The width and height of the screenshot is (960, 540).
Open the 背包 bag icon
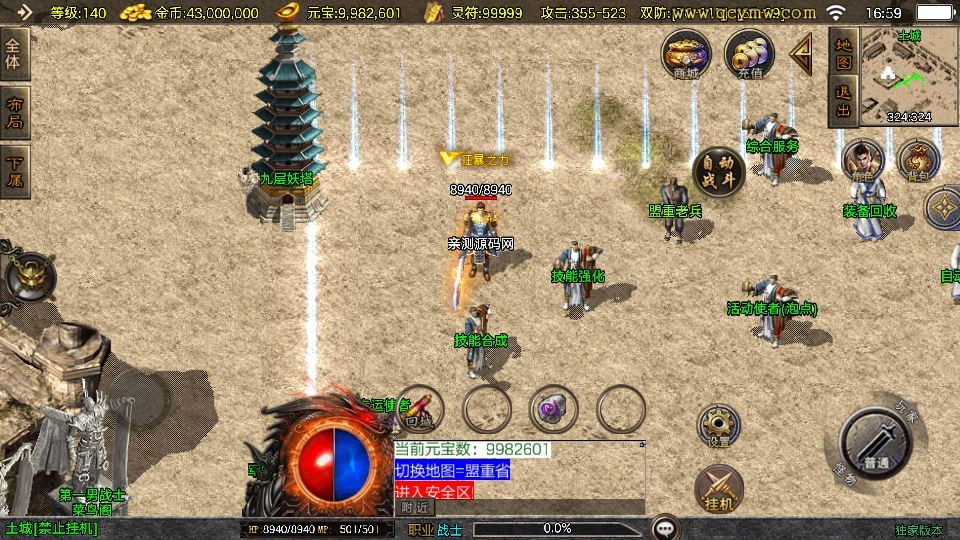917,160
